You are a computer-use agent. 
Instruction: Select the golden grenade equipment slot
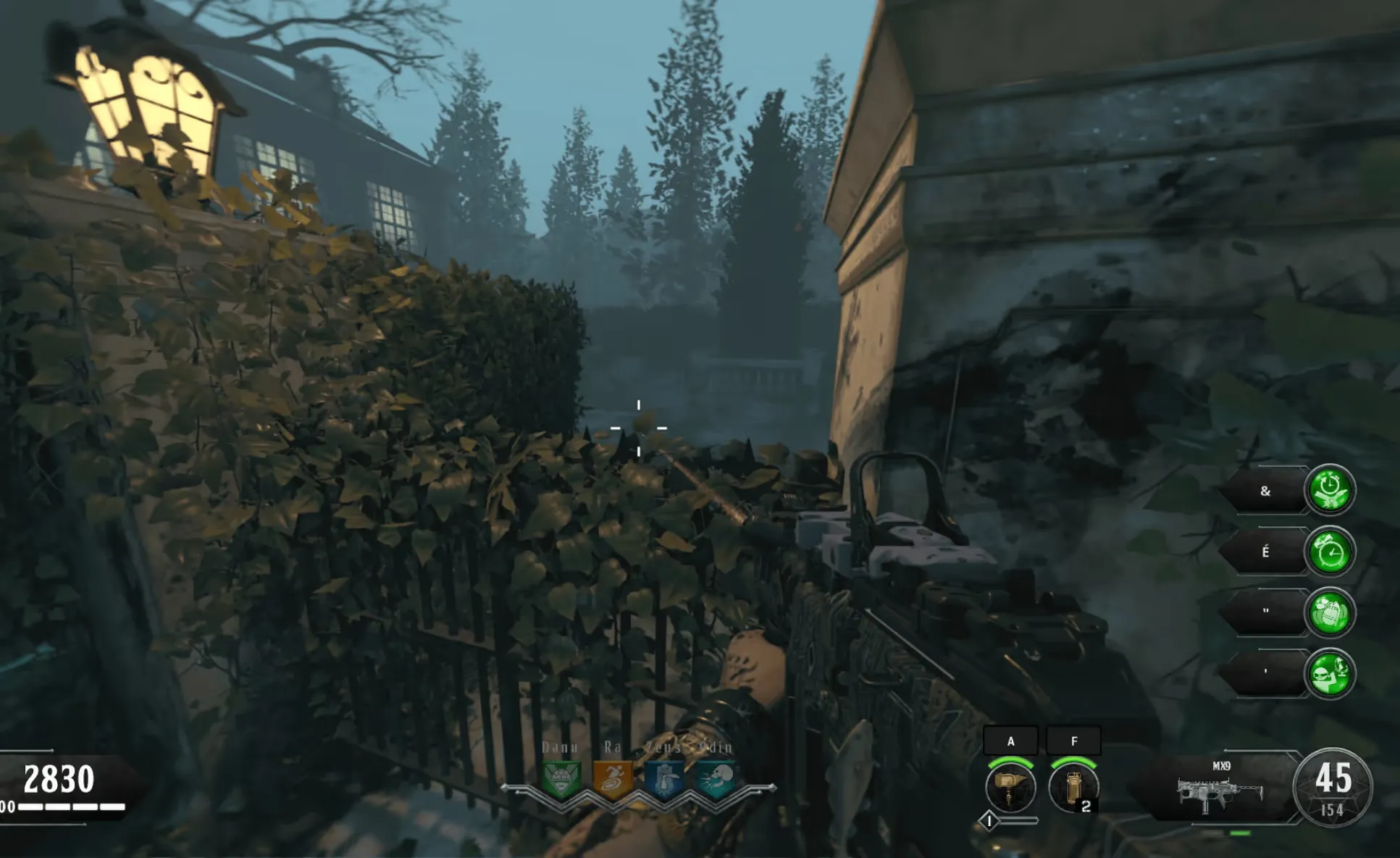click(x=1073, y=788)
